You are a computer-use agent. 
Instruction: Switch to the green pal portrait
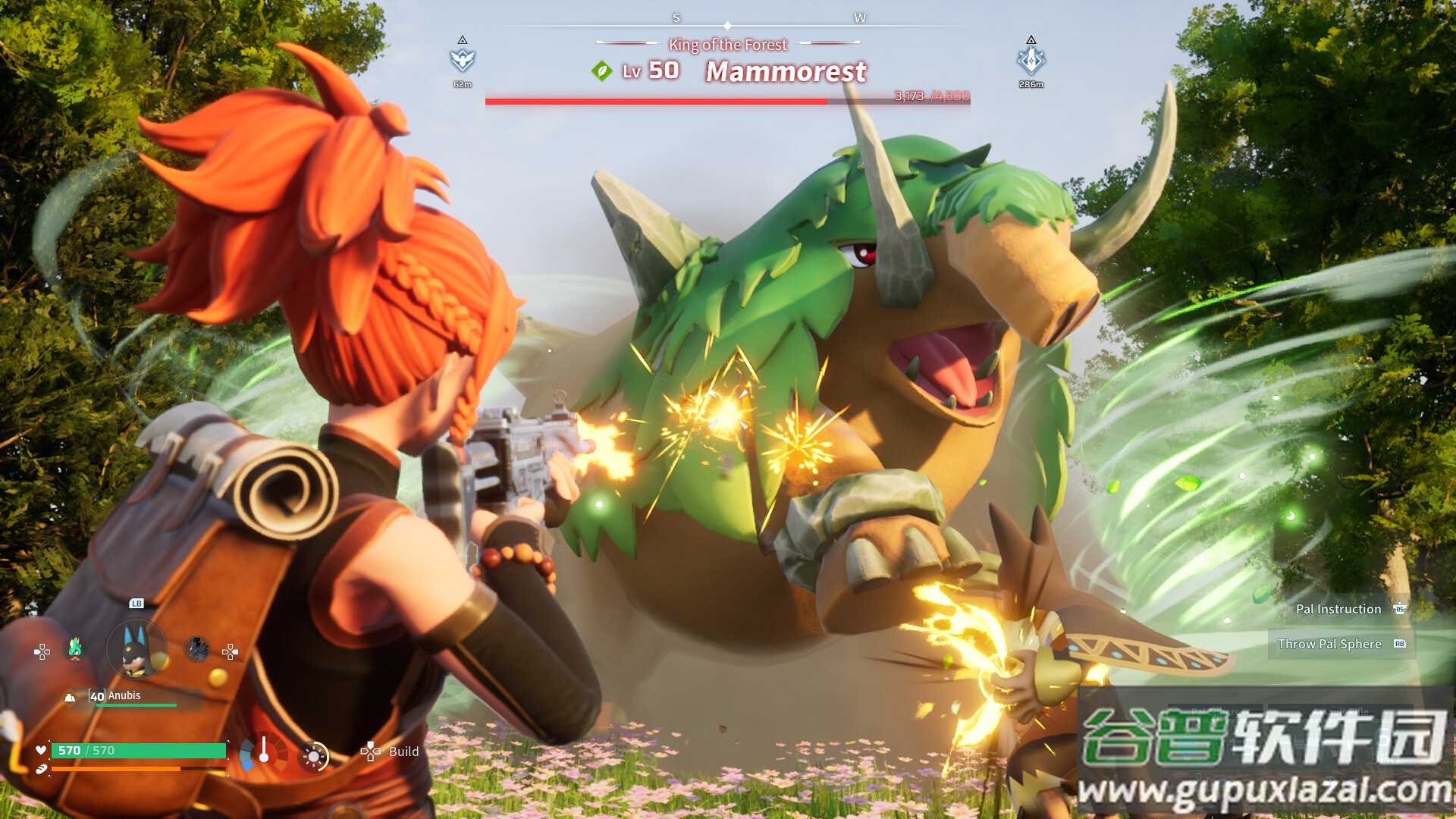pos(75,649)
